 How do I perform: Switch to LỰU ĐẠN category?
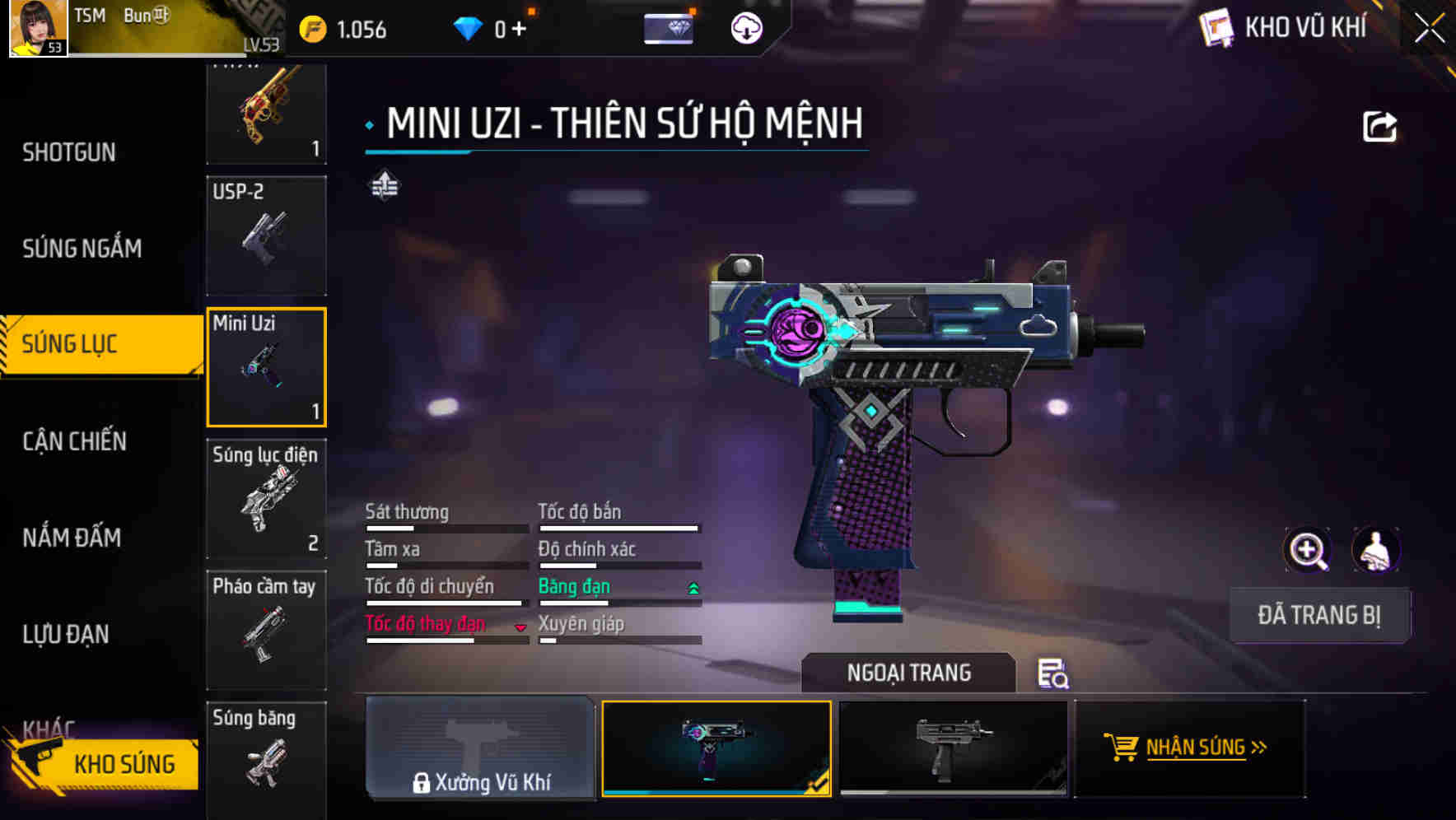(66, 634)
